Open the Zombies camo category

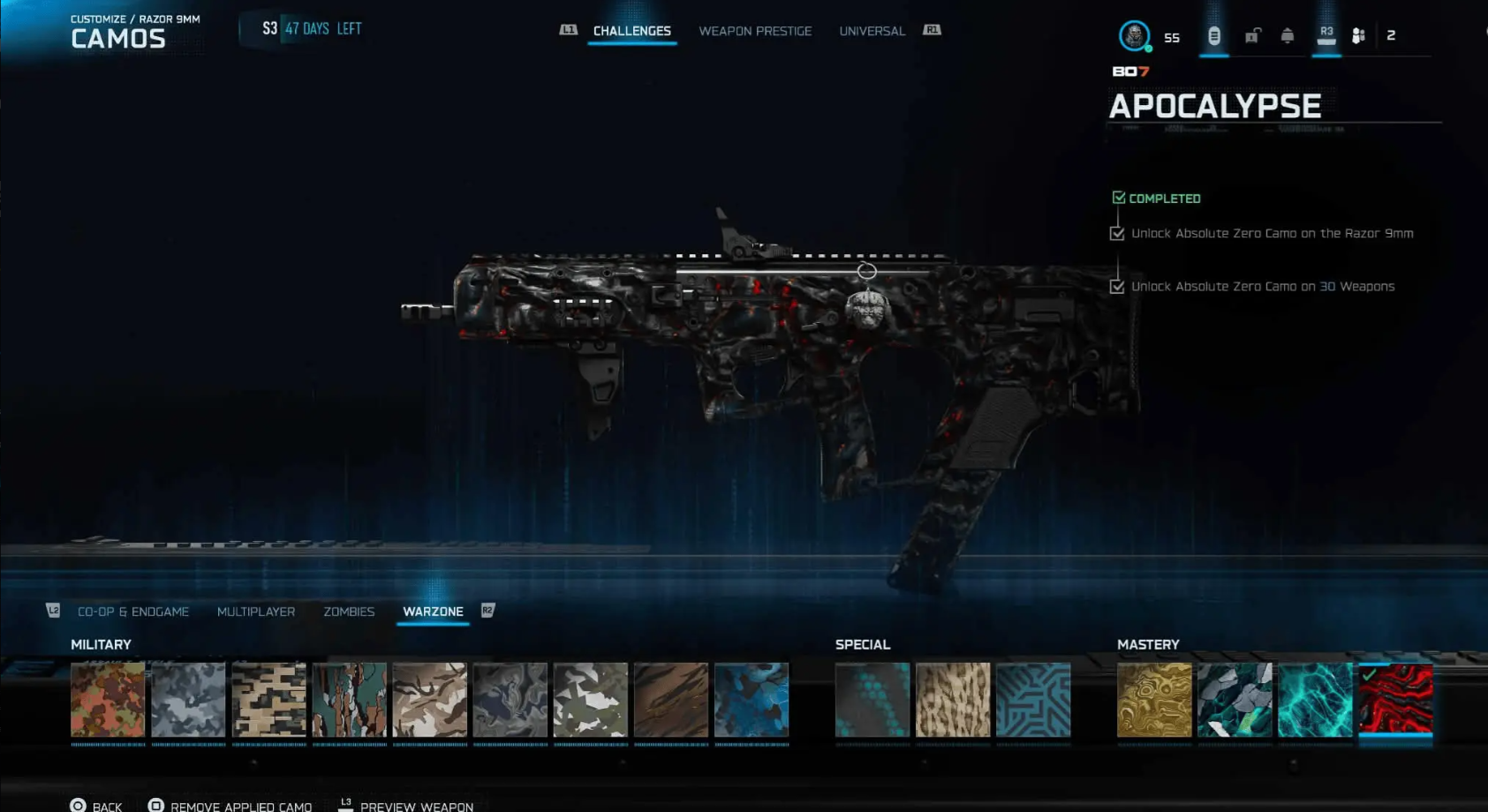coord(349,612)
